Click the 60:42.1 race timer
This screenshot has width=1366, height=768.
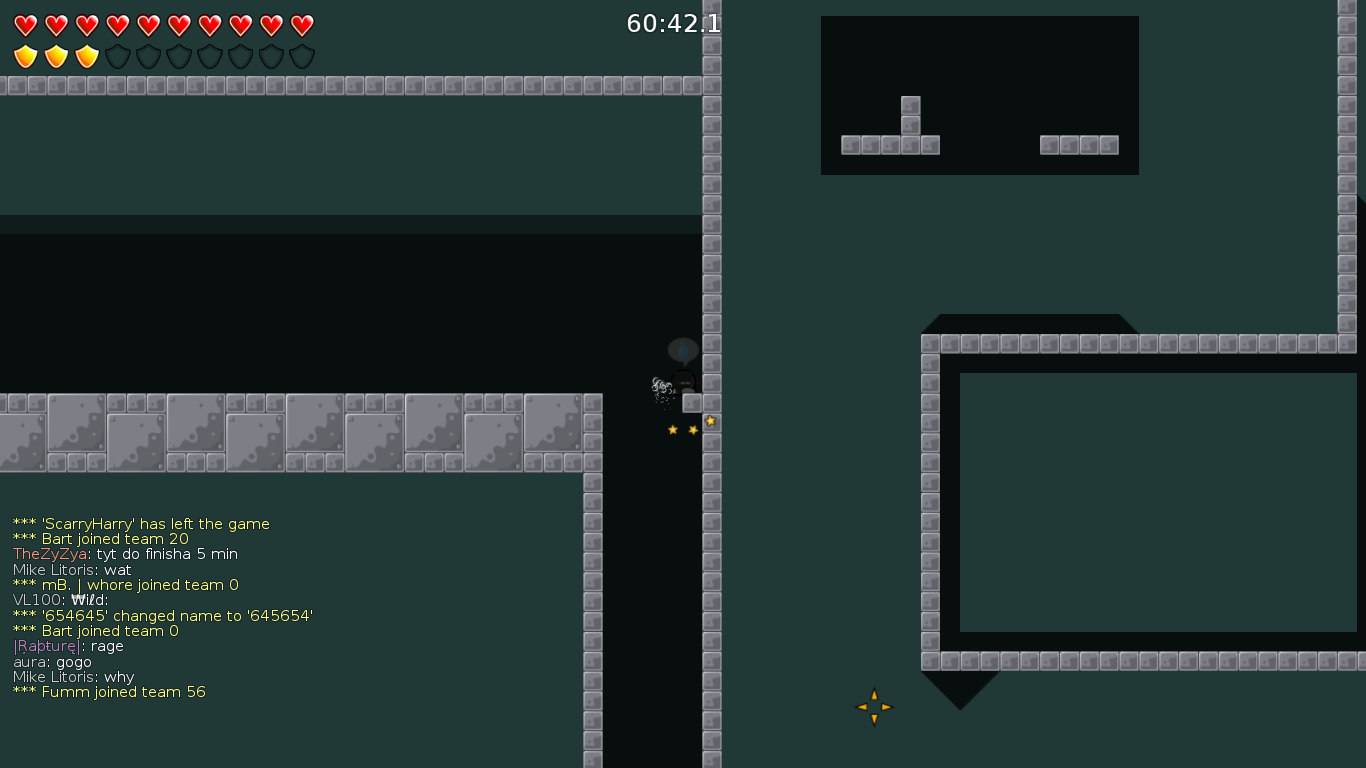(673, 24)
